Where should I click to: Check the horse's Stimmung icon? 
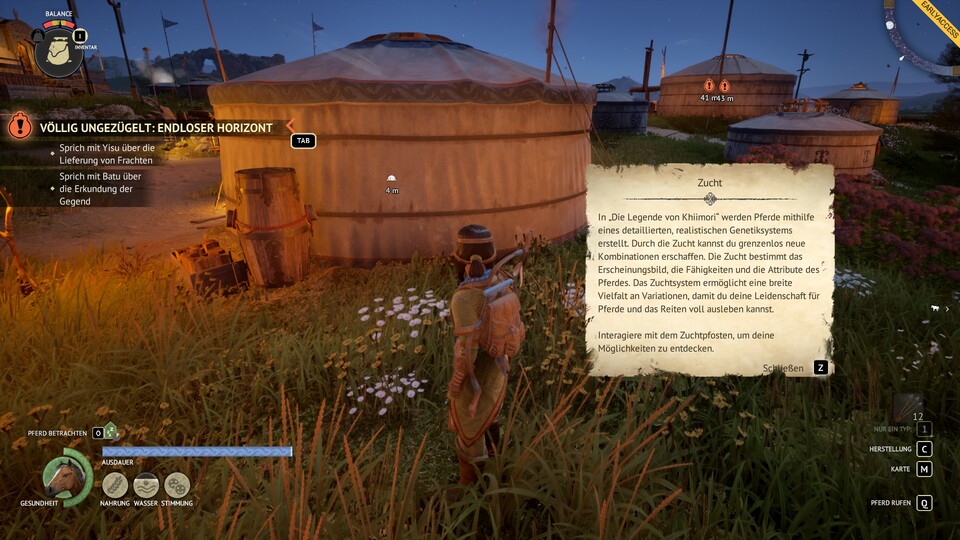[x=177, y=485]
